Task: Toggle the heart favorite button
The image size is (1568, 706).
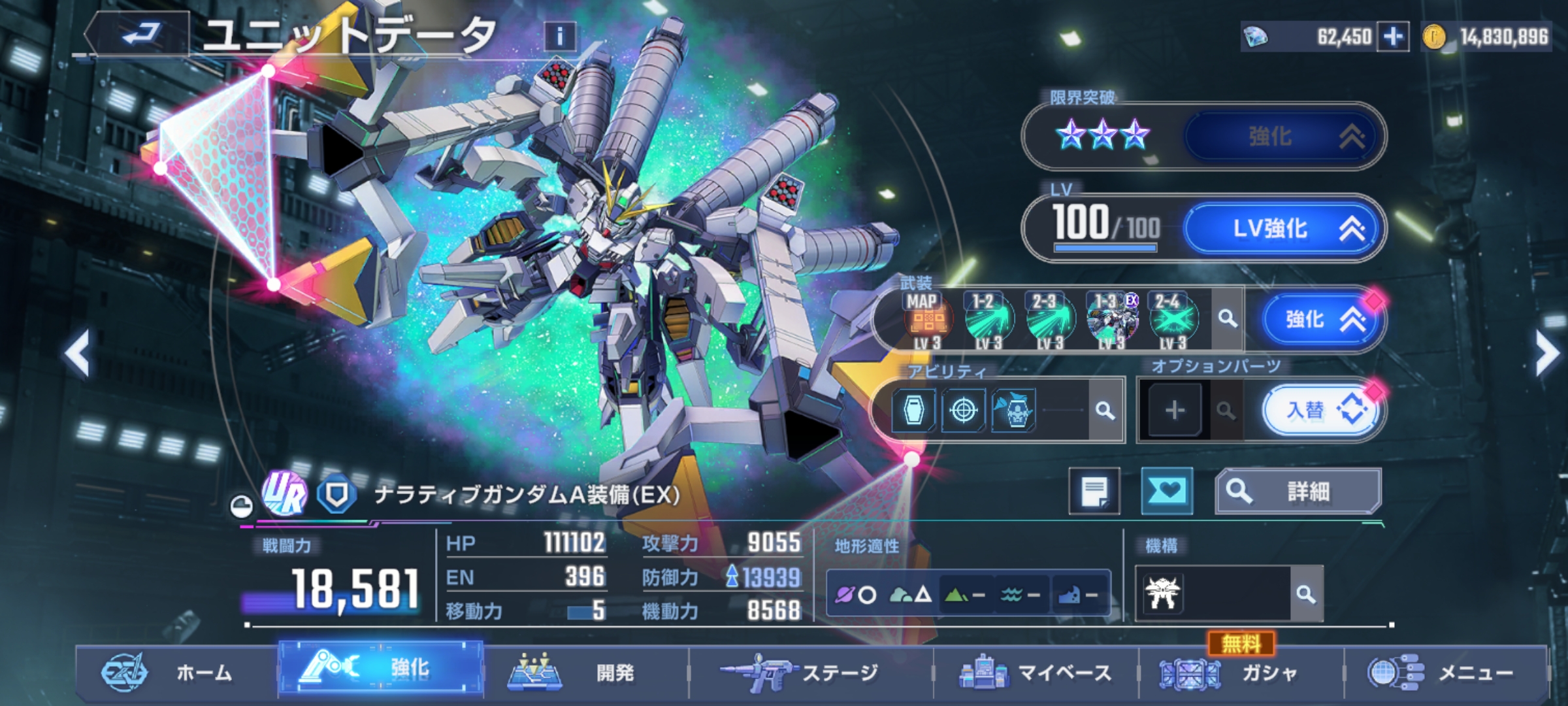Action: (1166, 491)
